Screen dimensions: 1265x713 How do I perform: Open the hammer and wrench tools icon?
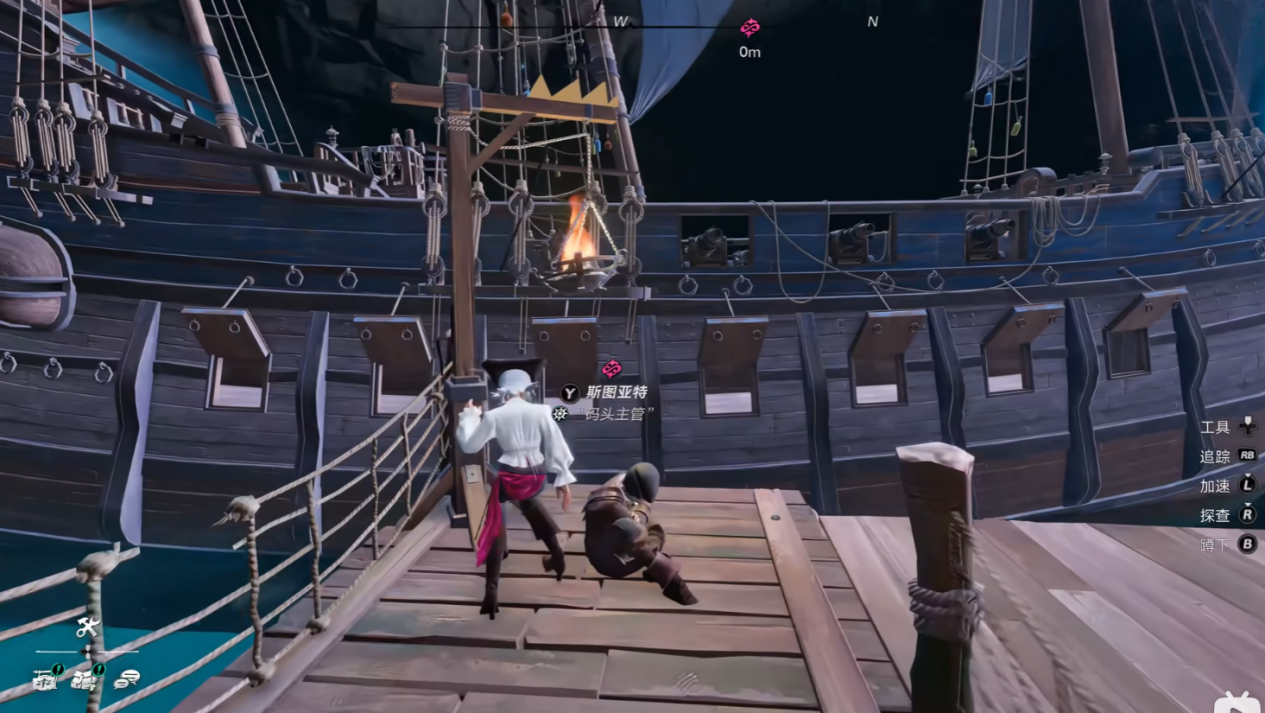pyautogui.click(x=87, y=628)
